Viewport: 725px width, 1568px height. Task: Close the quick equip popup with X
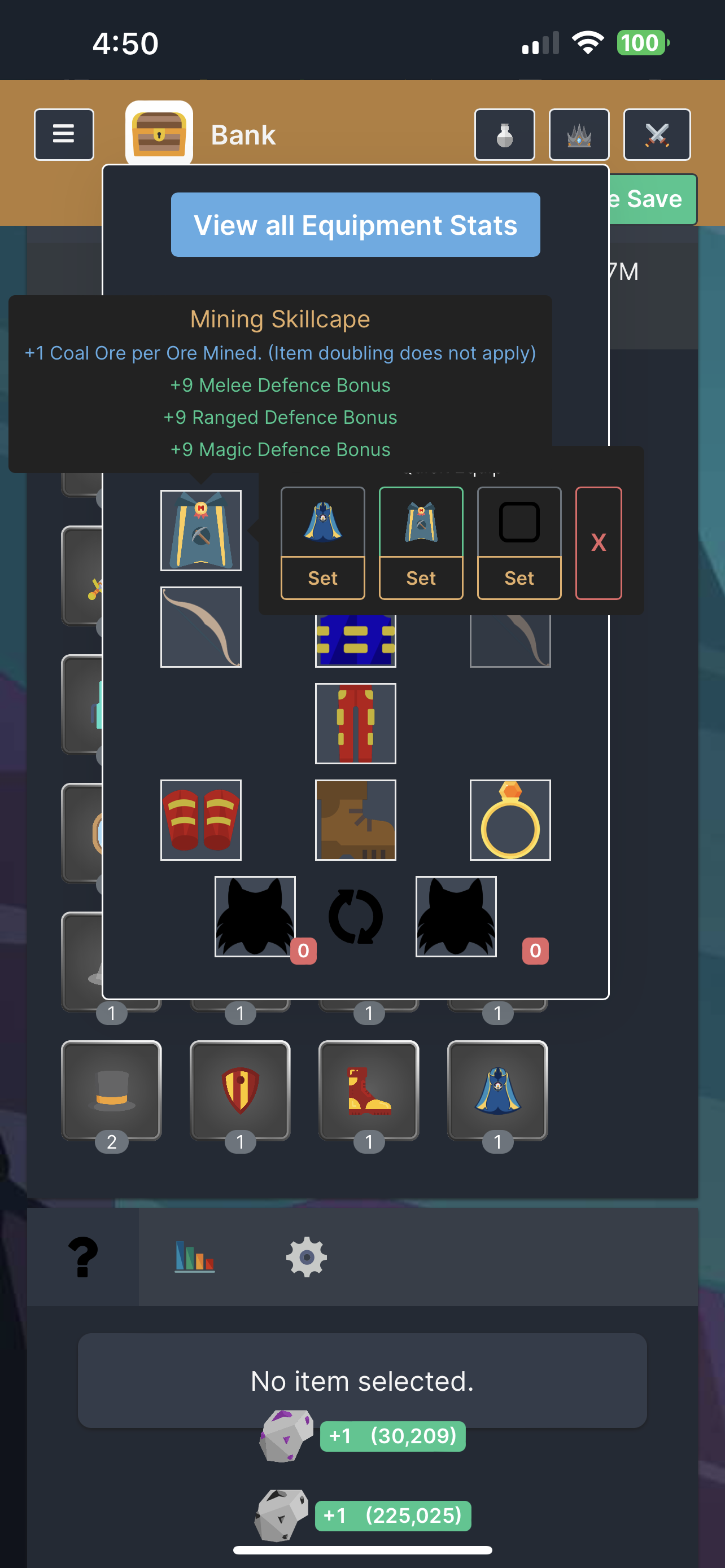point(597,542)
